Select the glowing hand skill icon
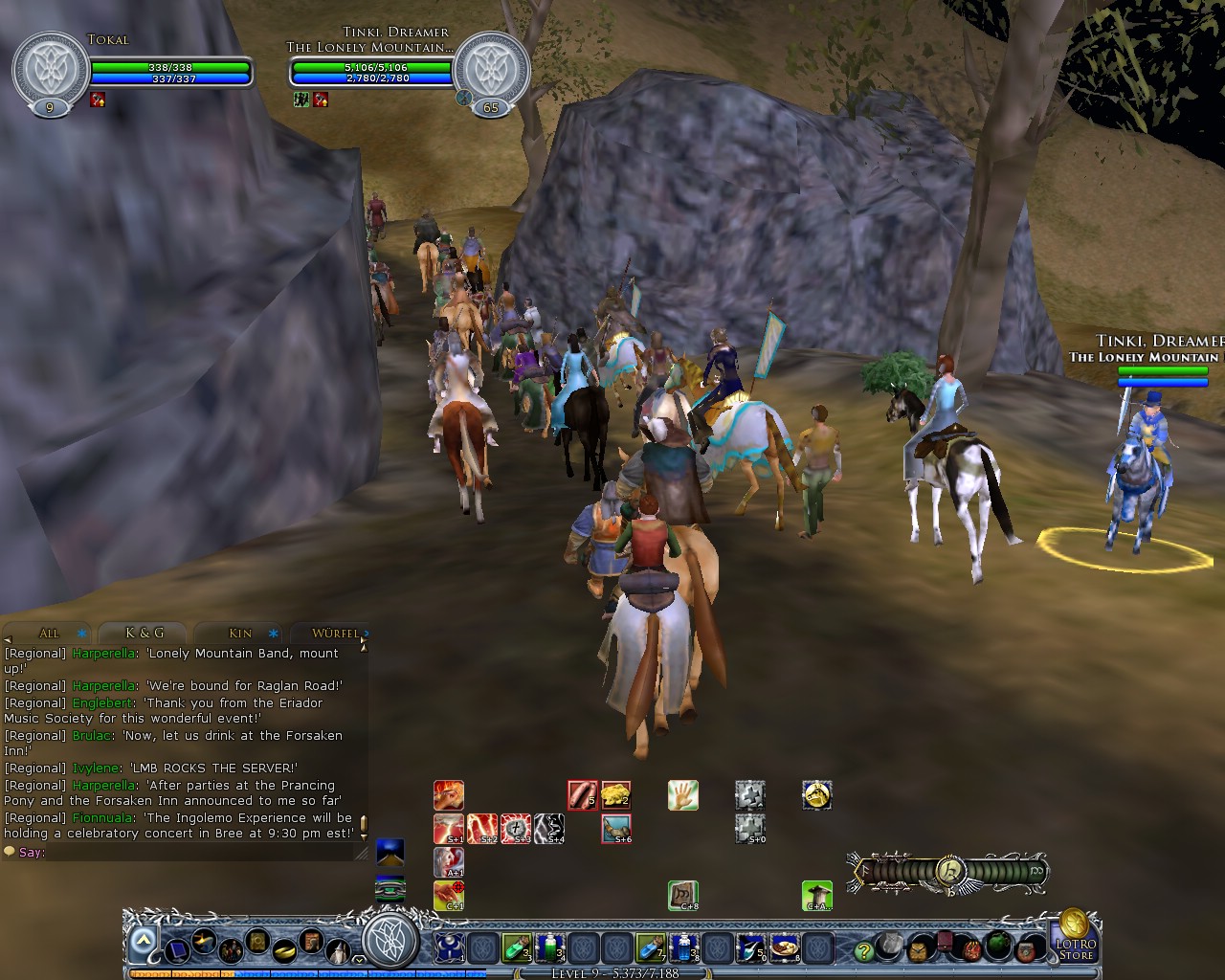 [x=681, y=794]
